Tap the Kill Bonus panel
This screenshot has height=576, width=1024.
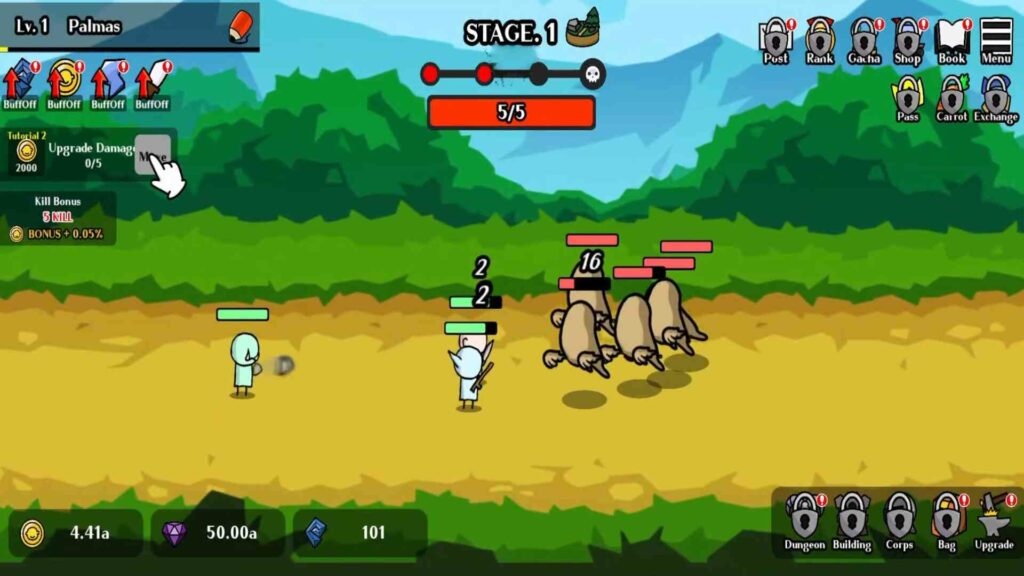tap(58, 218)
